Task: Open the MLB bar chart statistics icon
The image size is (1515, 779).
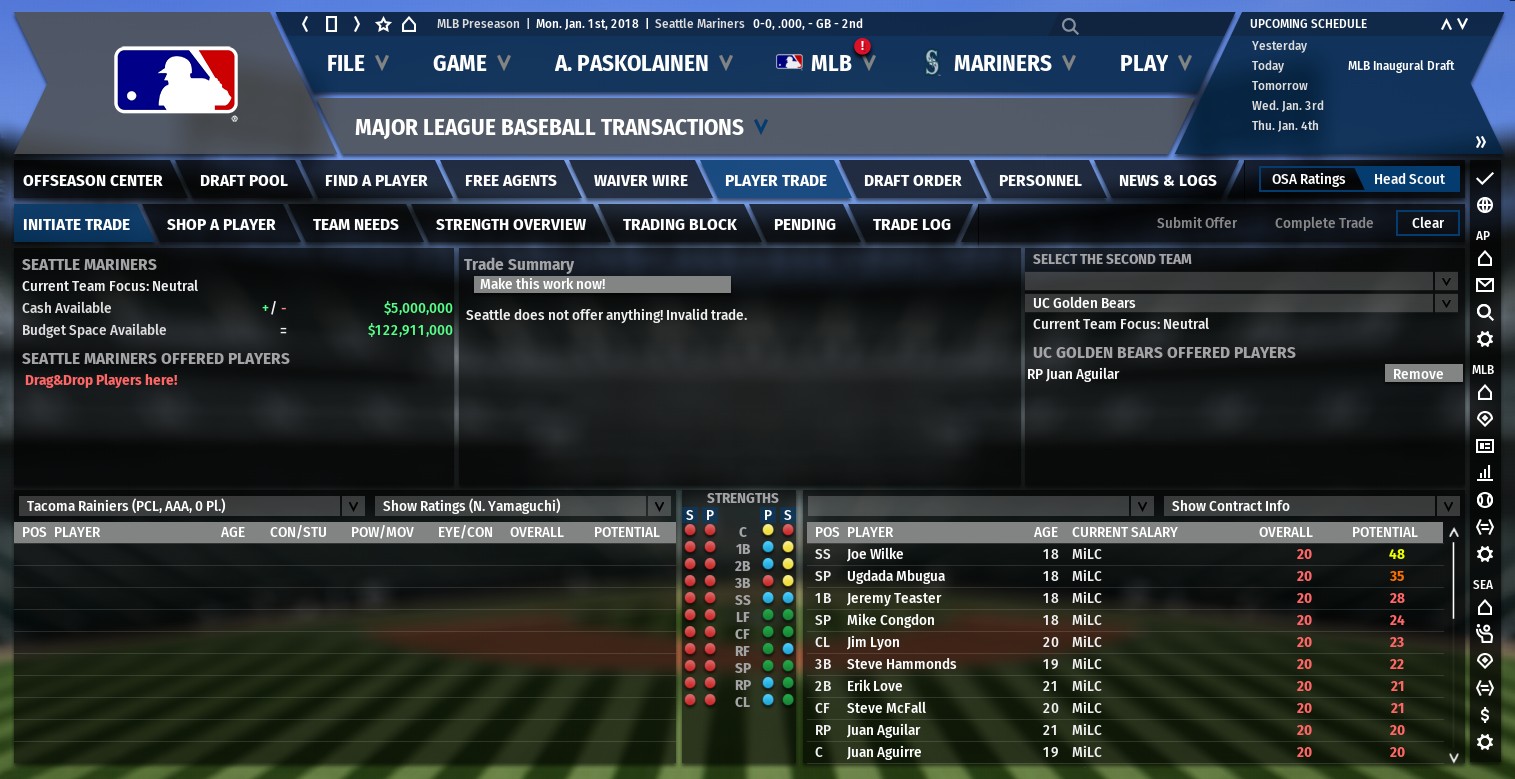Action: tap(1487, 474)
